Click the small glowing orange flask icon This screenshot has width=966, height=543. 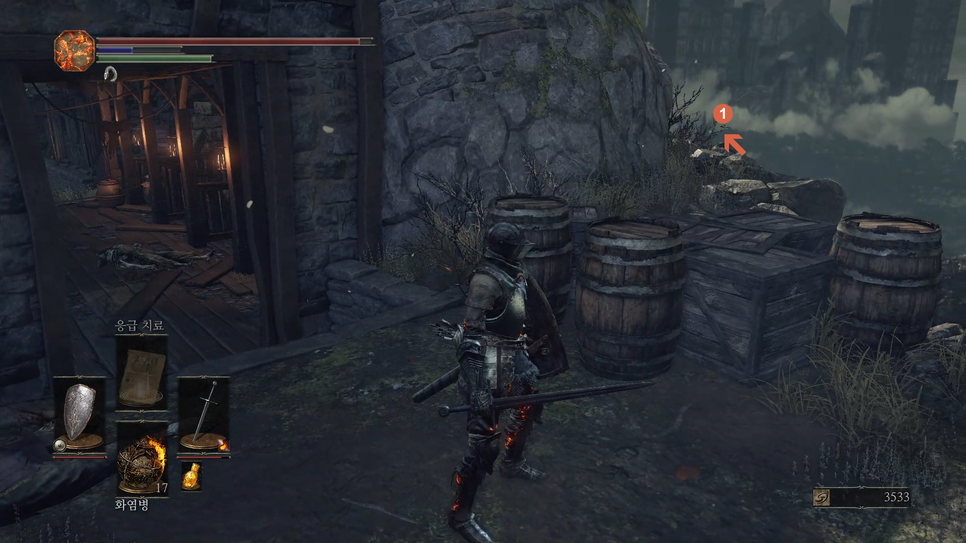(190, 476)
